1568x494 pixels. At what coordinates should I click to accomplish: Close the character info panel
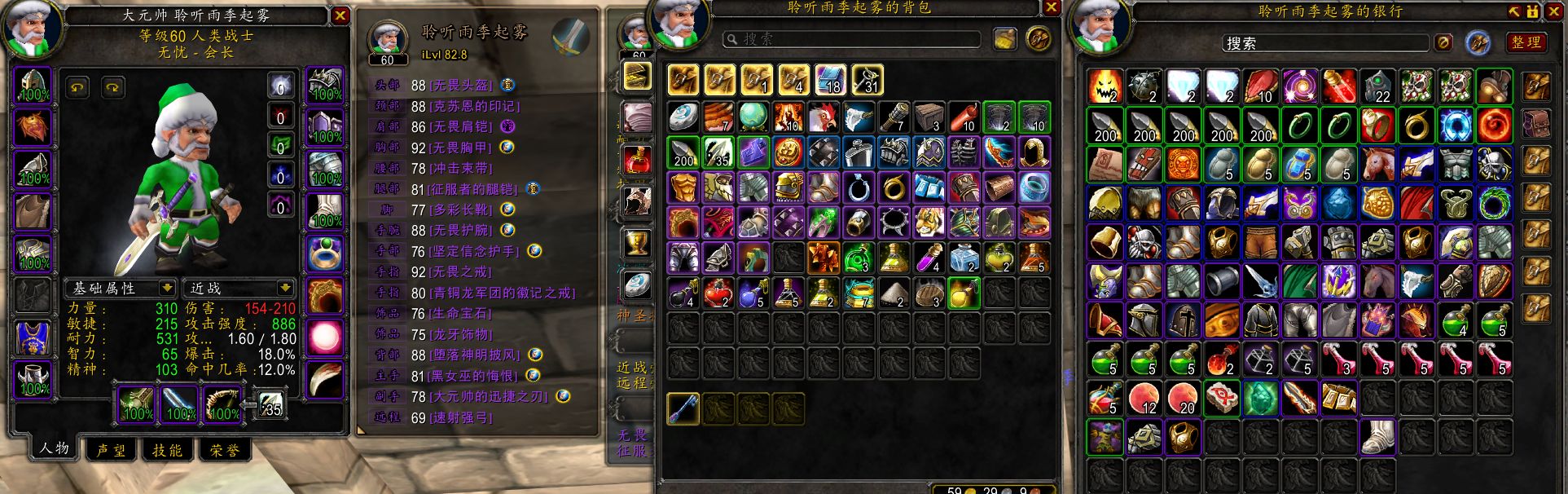(340, 15)
